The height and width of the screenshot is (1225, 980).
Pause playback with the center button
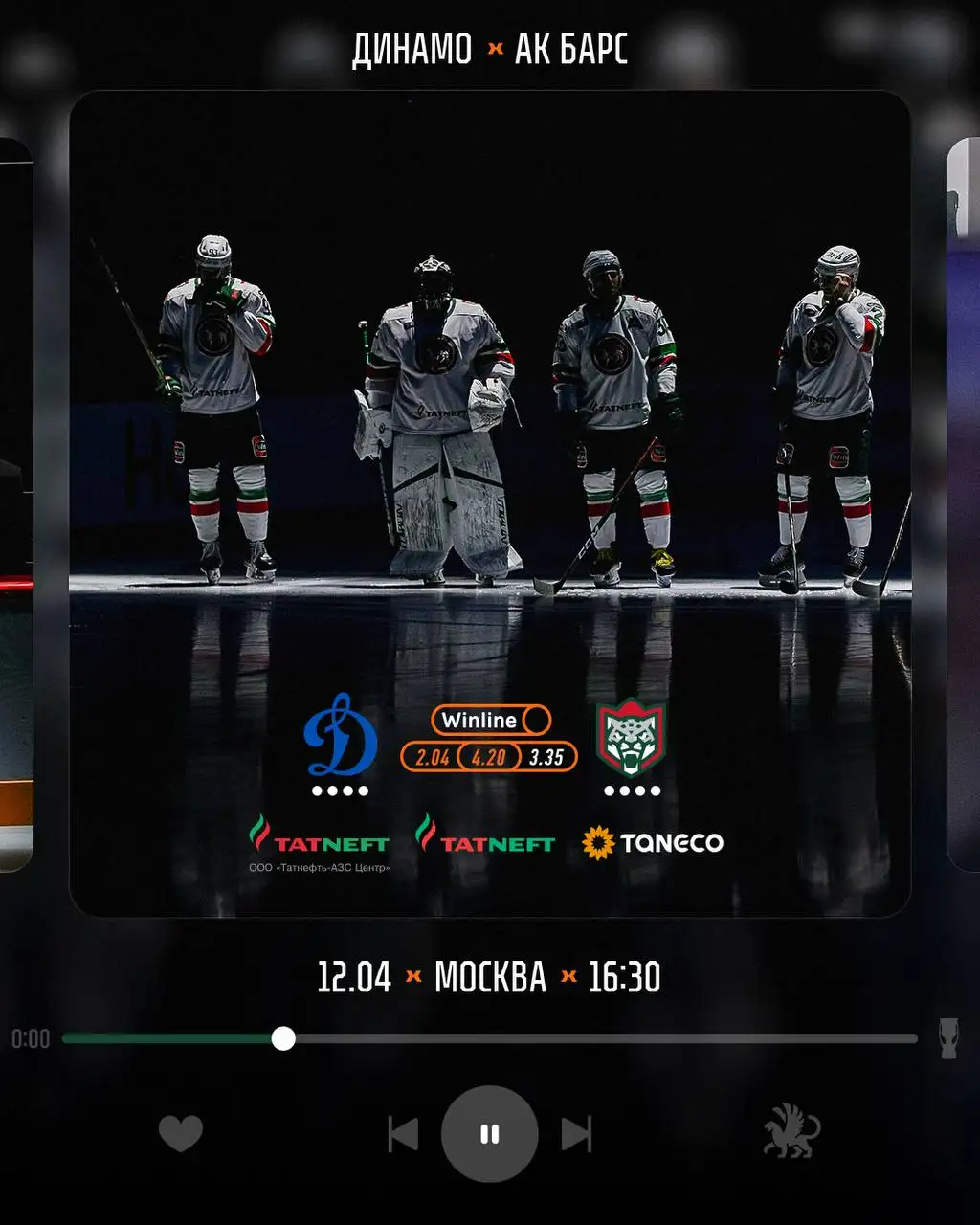click(489, 1134)
